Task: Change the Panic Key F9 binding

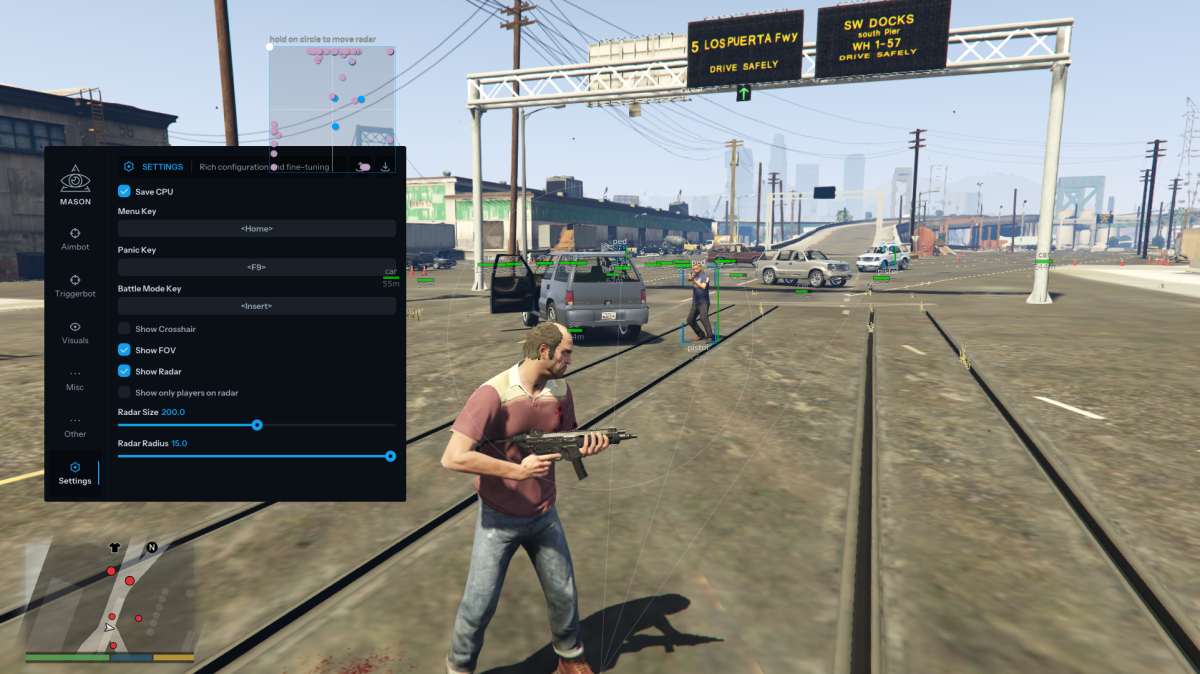Action: [x=257, y=267]
